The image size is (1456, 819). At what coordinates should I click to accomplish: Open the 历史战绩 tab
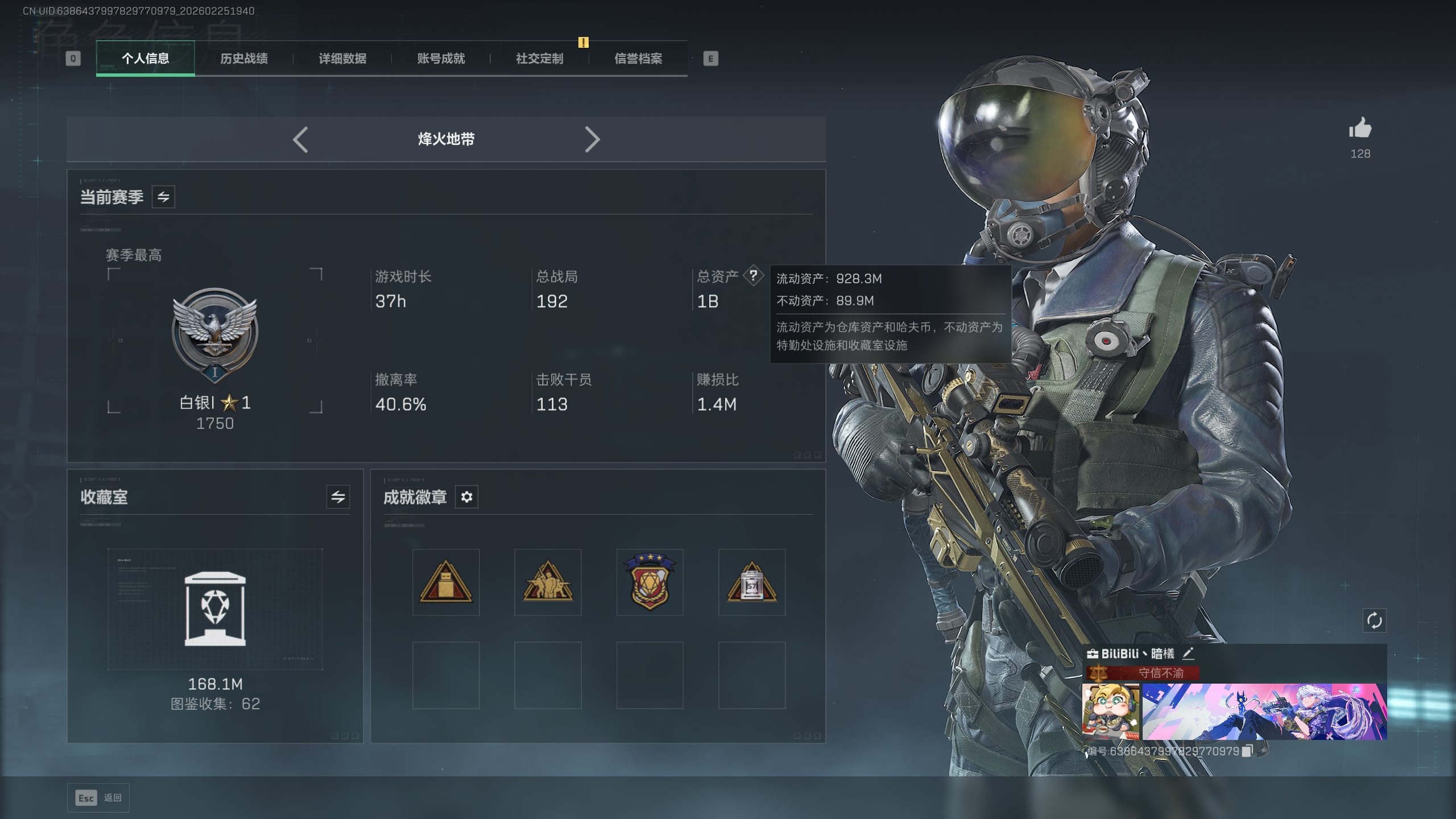244,59
